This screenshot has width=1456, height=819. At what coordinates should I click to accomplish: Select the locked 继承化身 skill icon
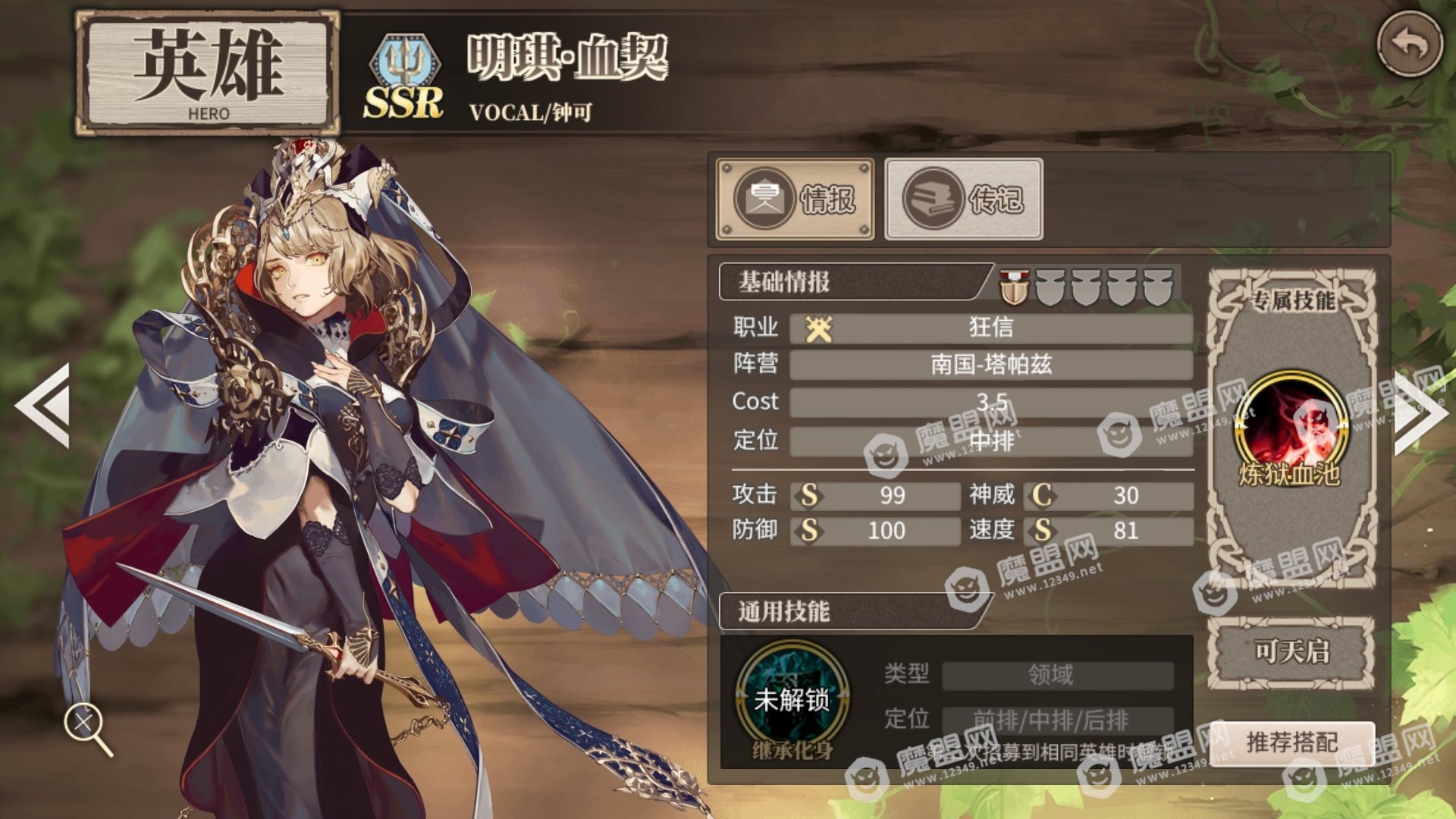click(x=792, y=699)
